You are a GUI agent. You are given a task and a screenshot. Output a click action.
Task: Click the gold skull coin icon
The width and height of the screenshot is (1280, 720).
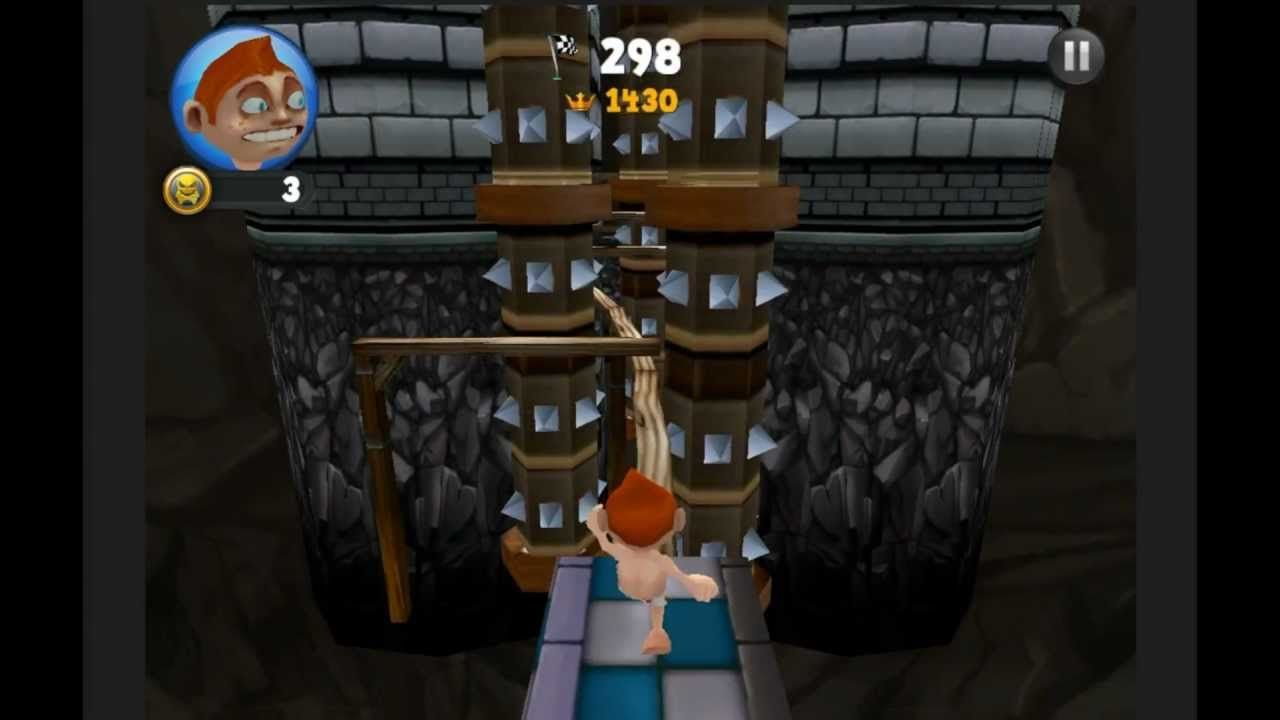[x=188, y=190]
